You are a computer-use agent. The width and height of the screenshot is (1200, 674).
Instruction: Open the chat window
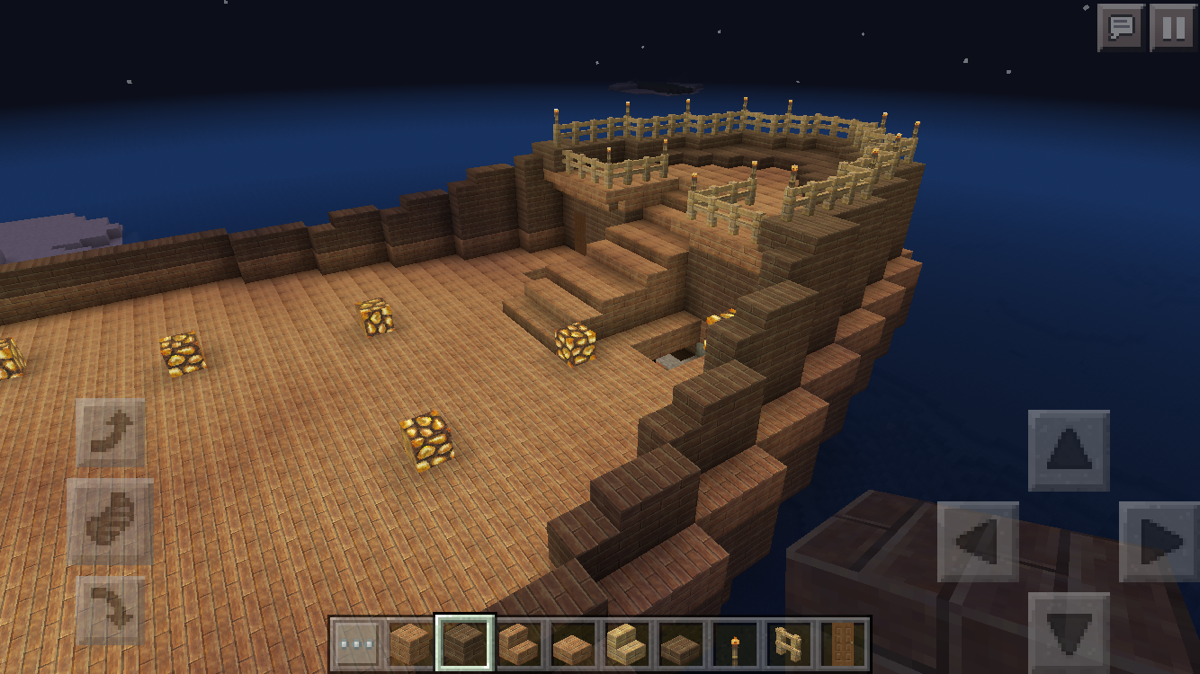pos(1120,27)
